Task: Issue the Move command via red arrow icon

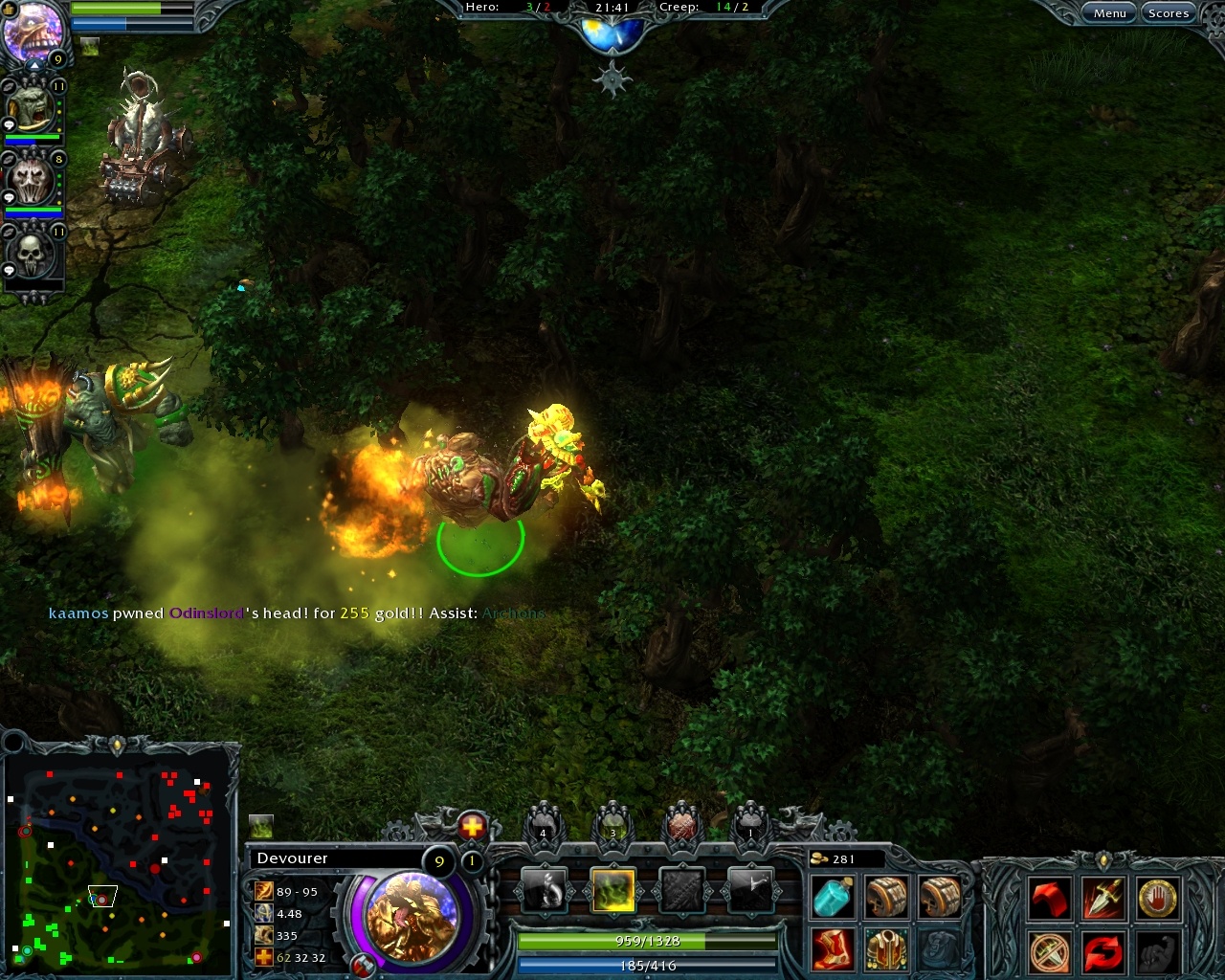Action: [1051, 900]
